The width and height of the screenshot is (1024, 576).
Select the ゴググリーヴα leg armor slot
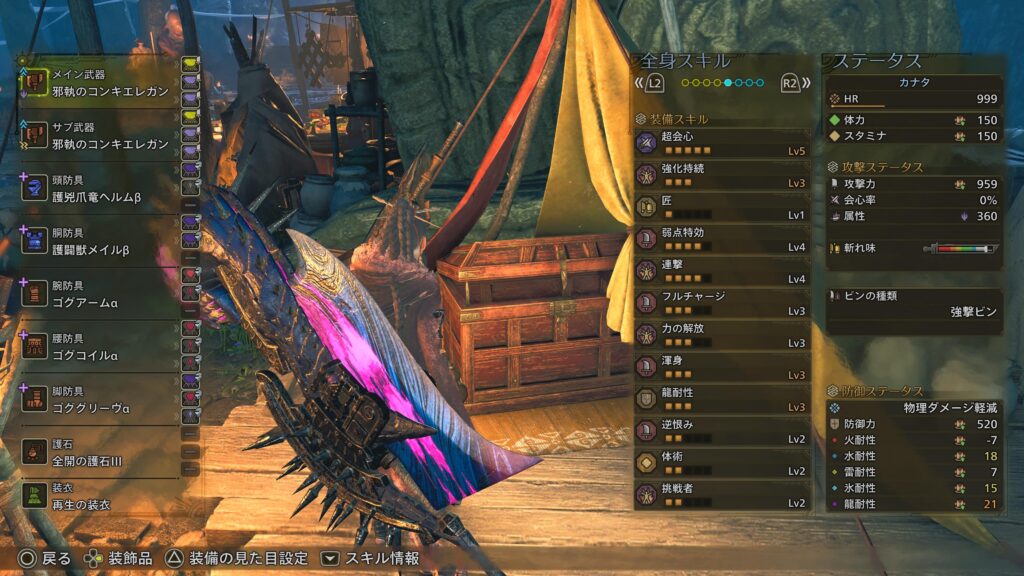(x=100, y=399)
